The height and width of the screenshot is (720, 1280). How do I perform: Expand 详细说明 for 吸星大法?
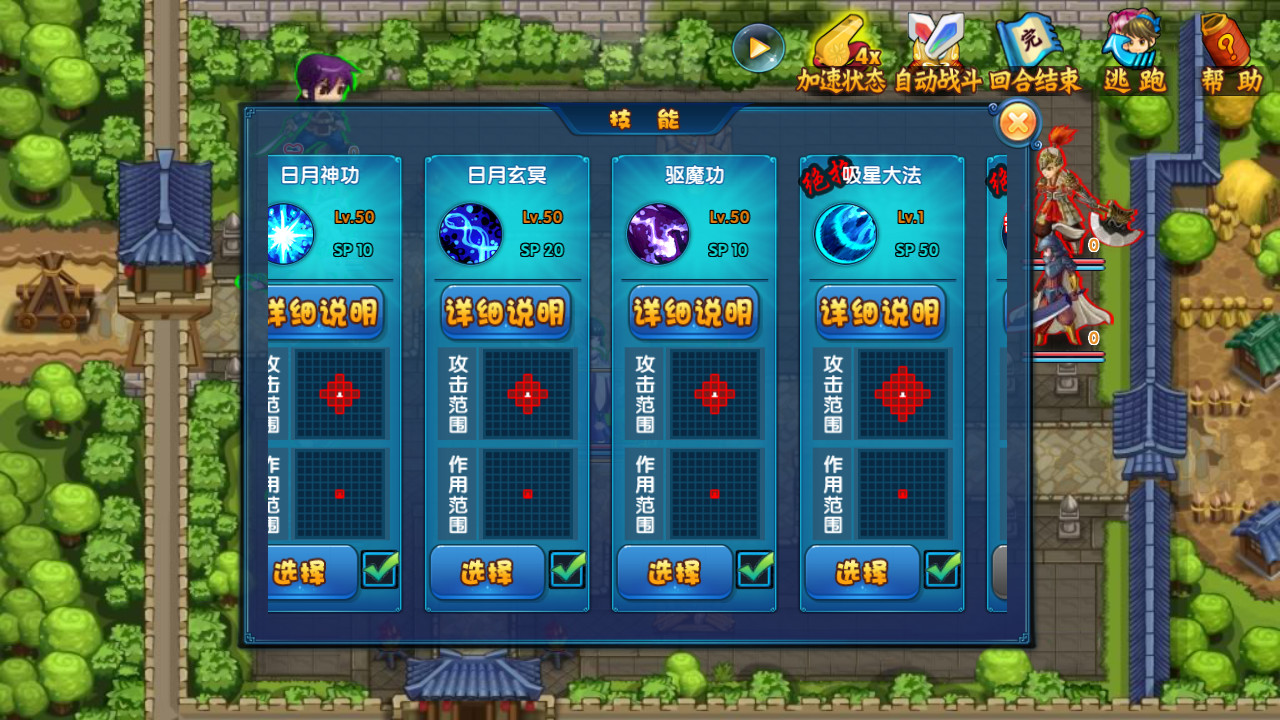pyautogui.click(x=879, y=312)
